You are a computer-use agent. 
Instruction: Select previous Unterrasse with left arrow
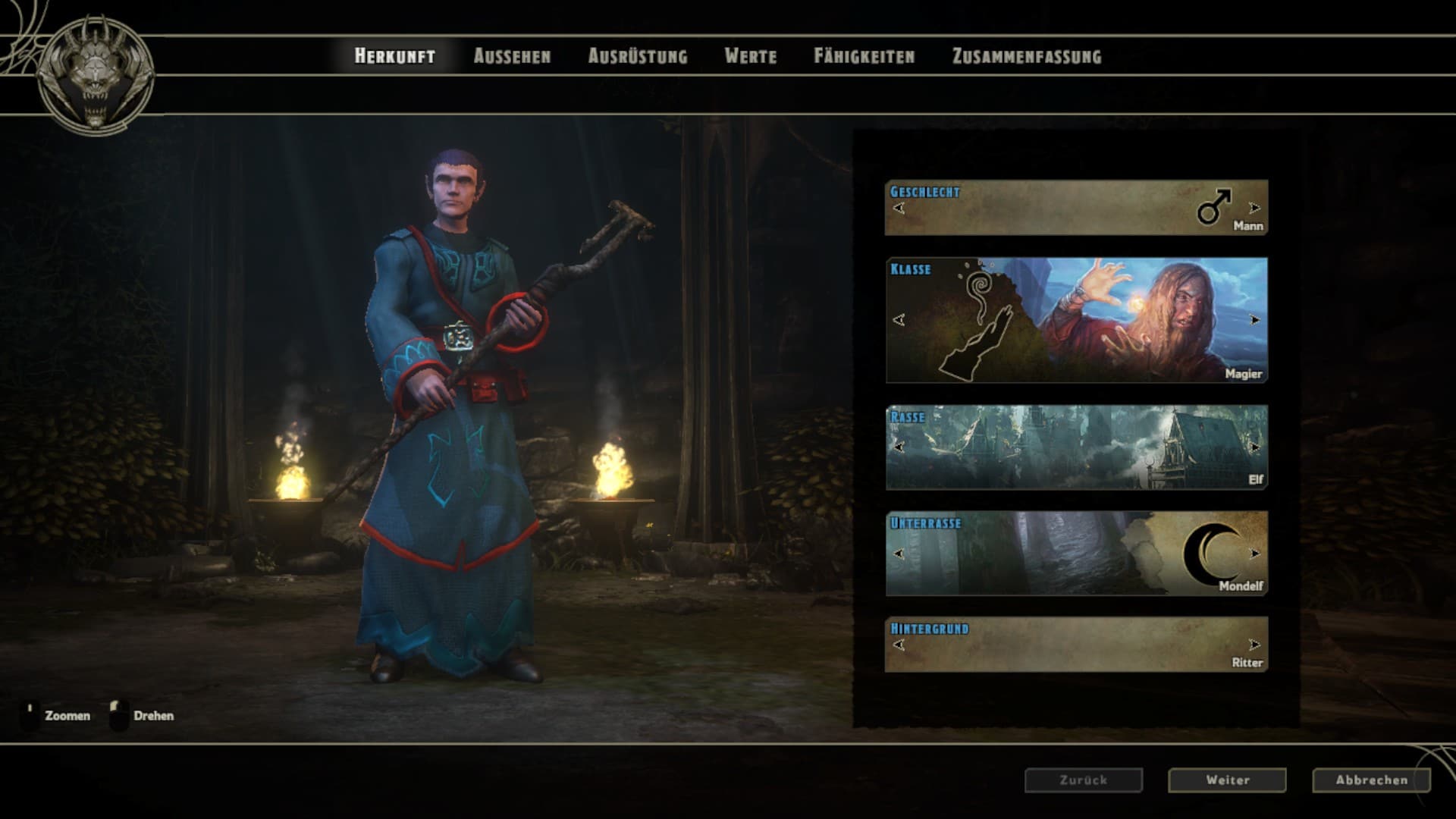point(899,554)
